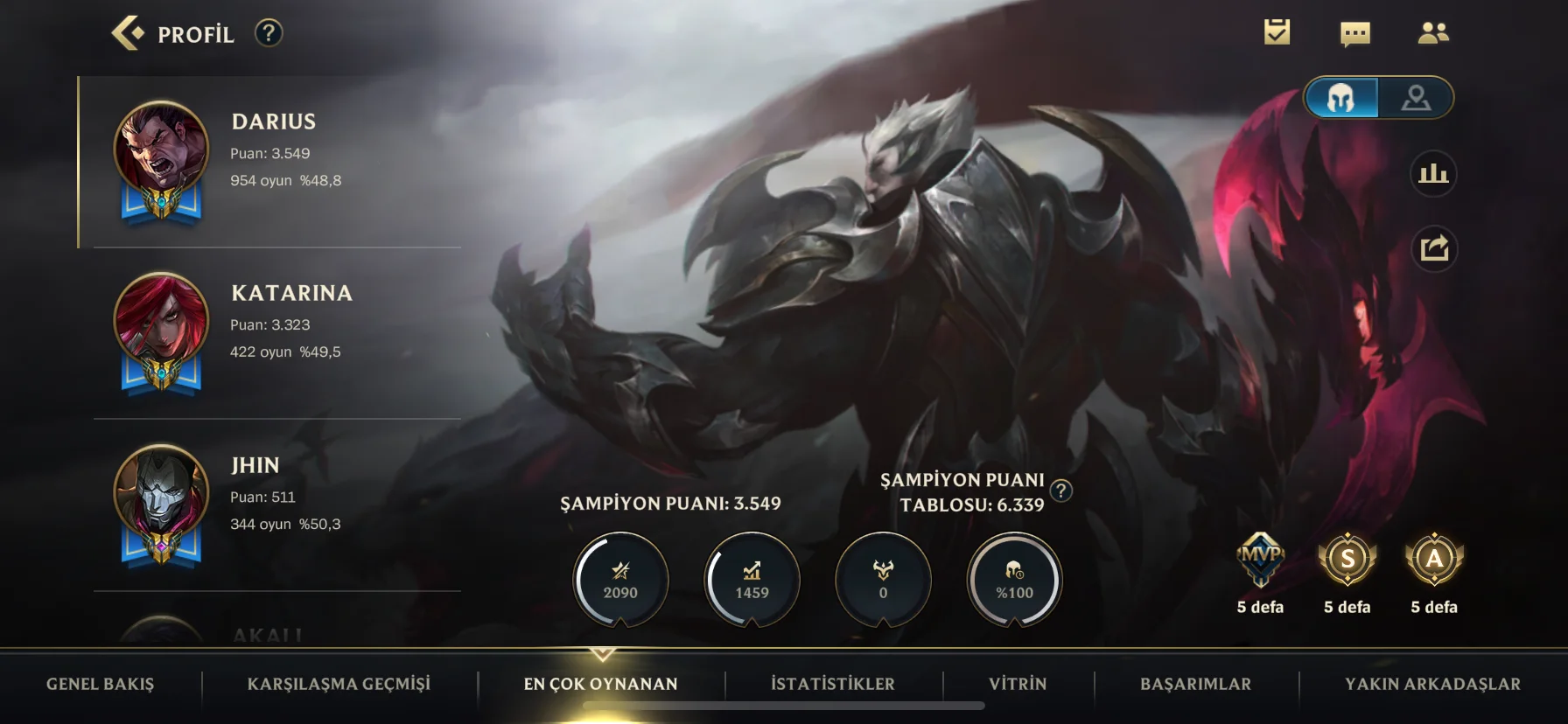The image size is (1568, 724).
Task: Open the İstatistikler tab
Action: (832, 684)
